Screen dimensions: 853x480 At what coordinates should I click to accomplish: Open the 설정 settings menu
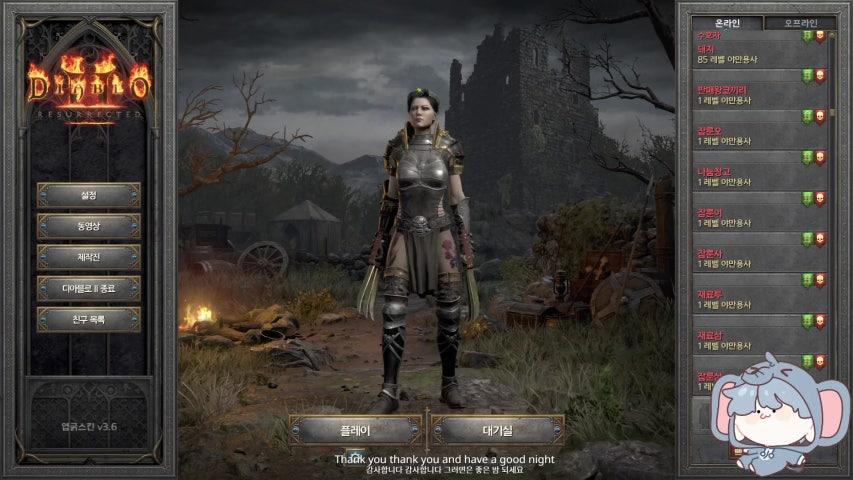(89, 195)
